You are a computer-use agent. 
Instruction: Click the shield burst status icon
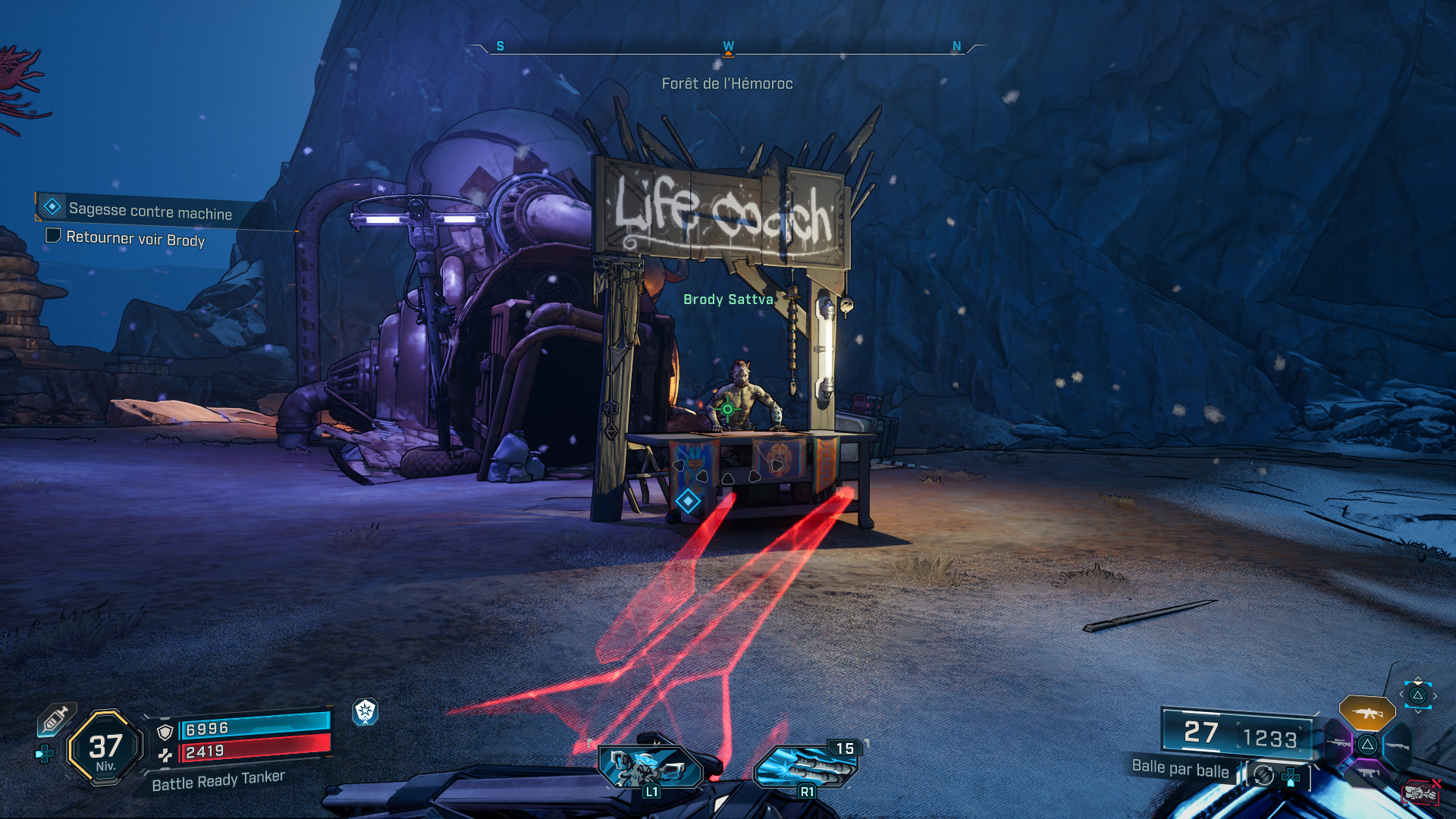366,711
